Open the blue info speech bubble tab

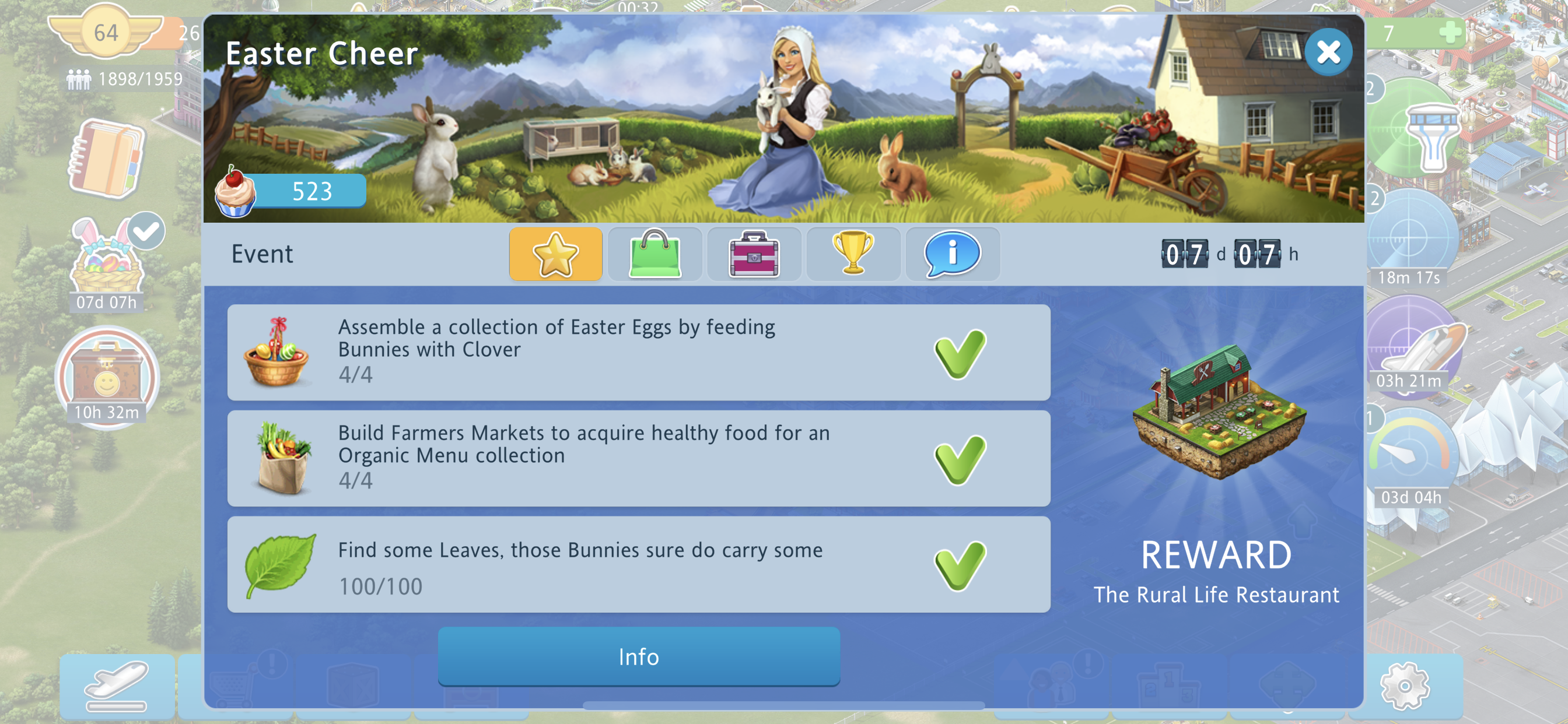[x=952, y=254]
